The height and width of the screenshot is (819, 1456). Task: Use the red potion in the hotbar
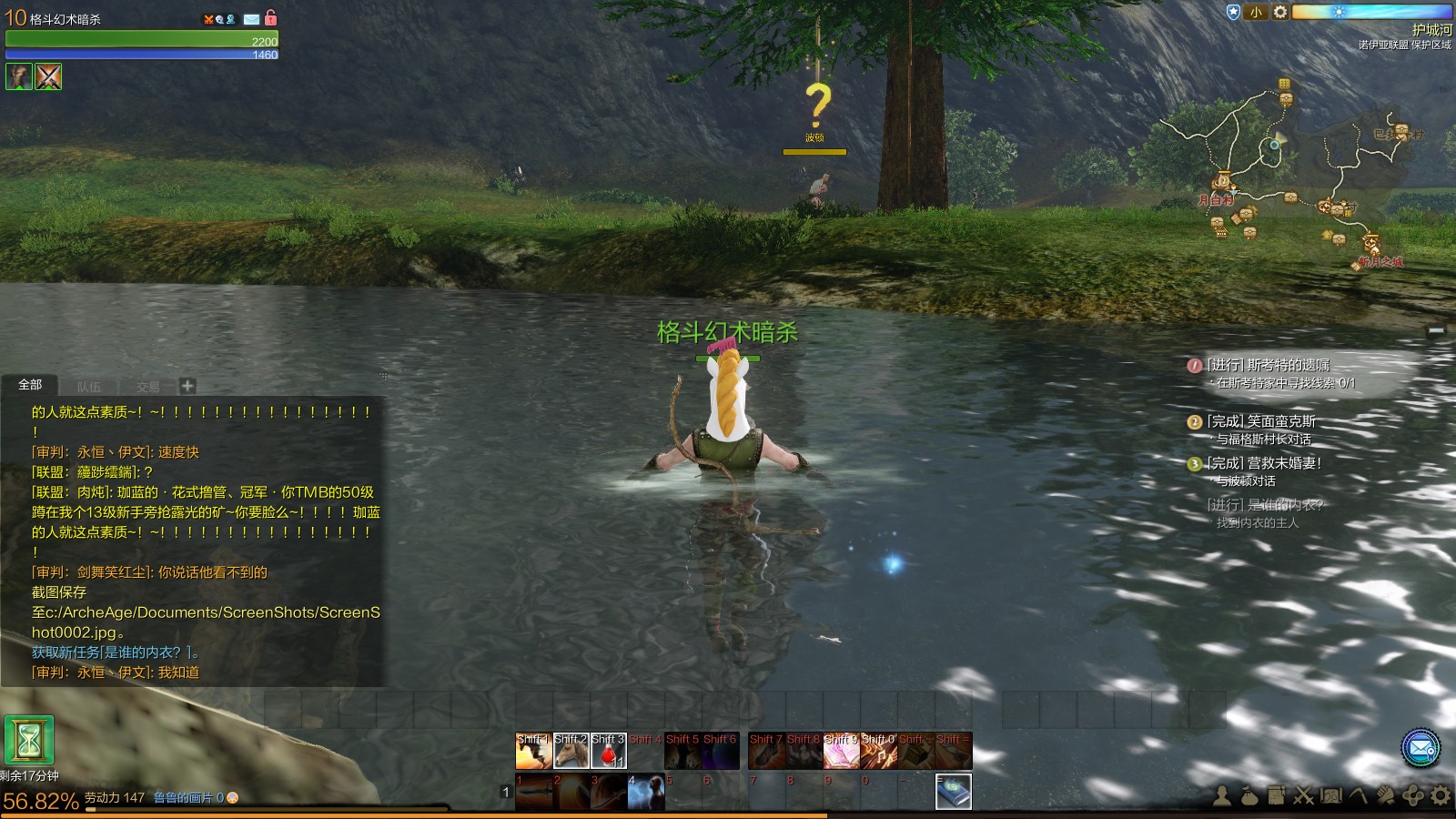pyautogui.click(x=608, y=752)
